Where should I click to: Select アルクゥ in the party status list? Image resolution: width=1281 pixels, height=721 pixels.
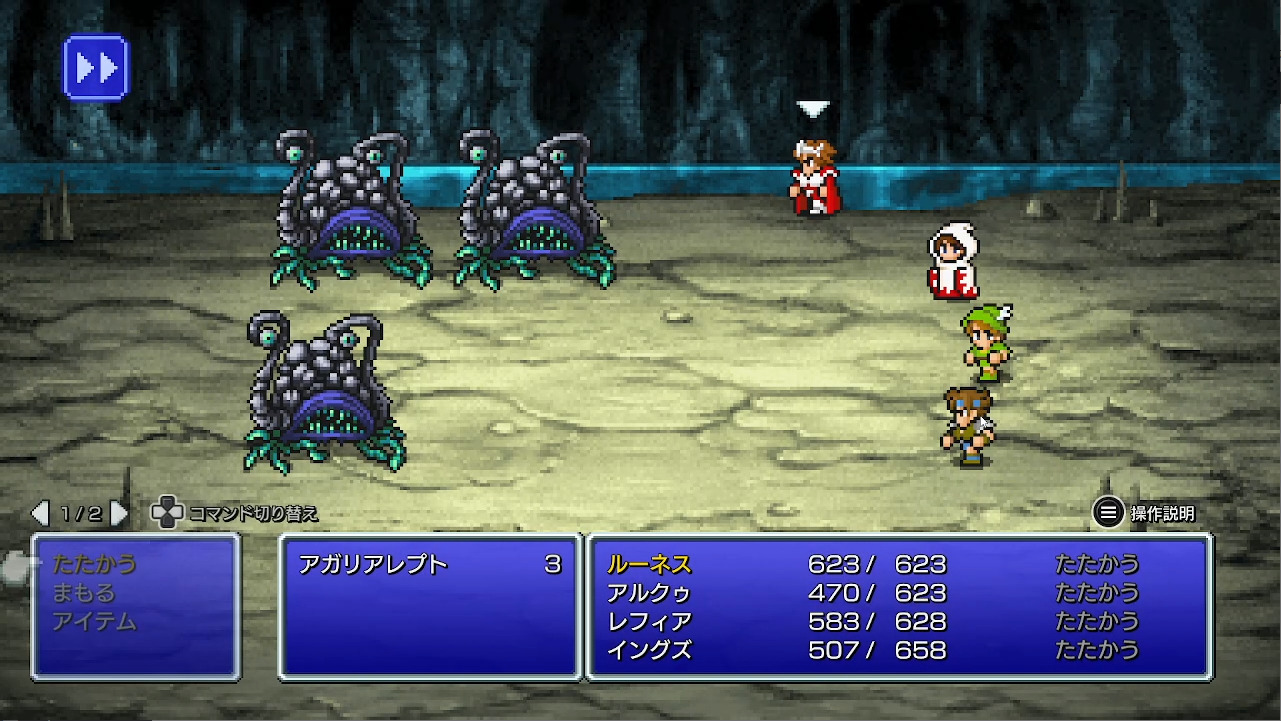[651, 593]
